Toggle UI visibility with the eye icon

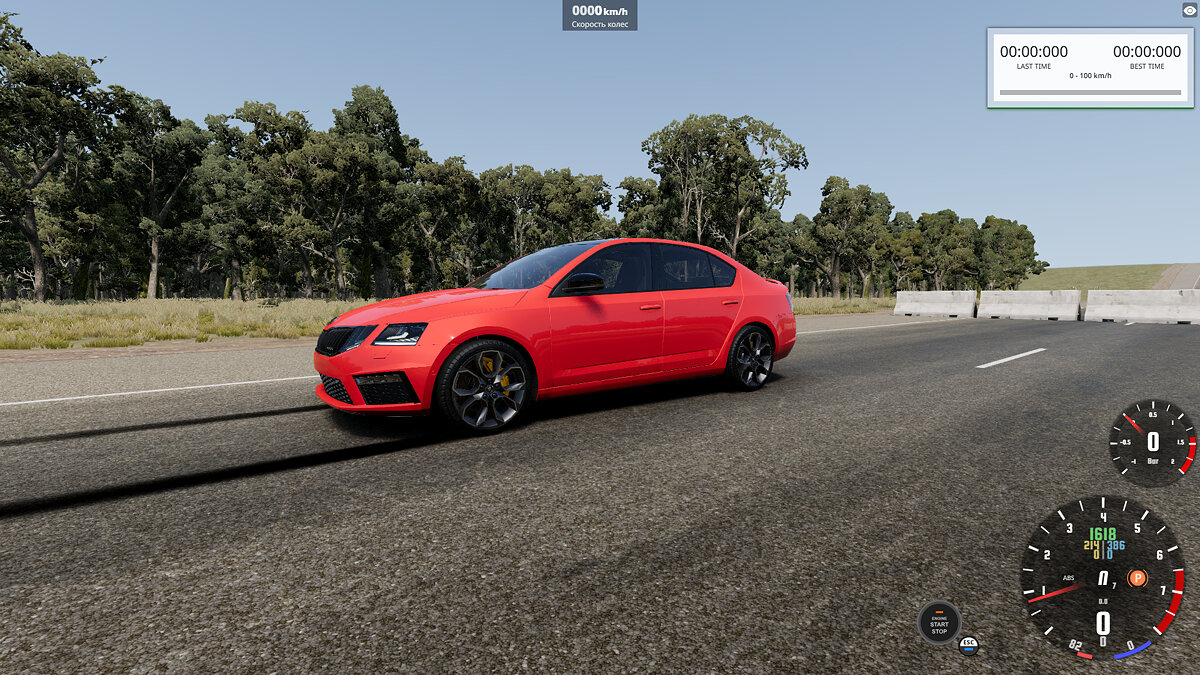click(x=1189, y=10)
